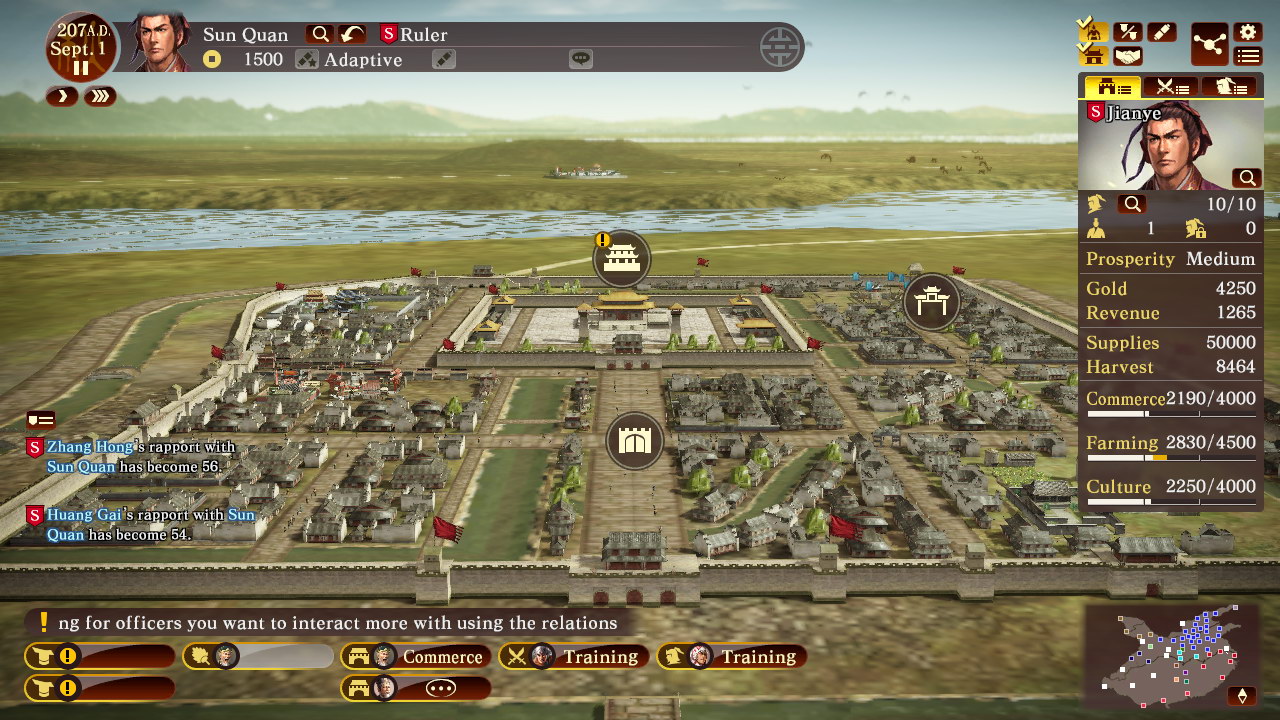Inspect Sun Quan with the magnifier icon
The image size is (1280, 720).
pos(320,34)
